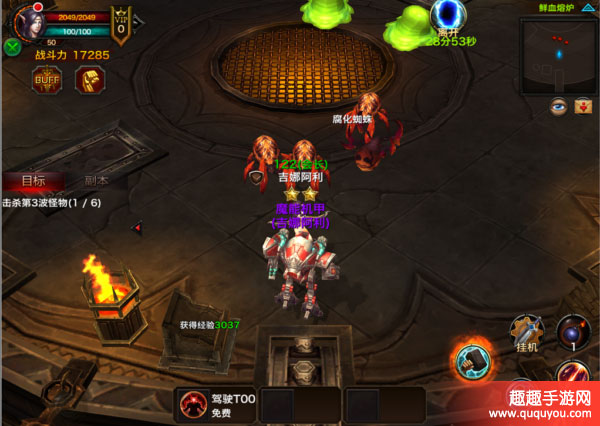Switch to the 副本 tab
Image resolution: width=600 pixels, height=426 pixels.
pyautogui.click(x=97, y=181)
